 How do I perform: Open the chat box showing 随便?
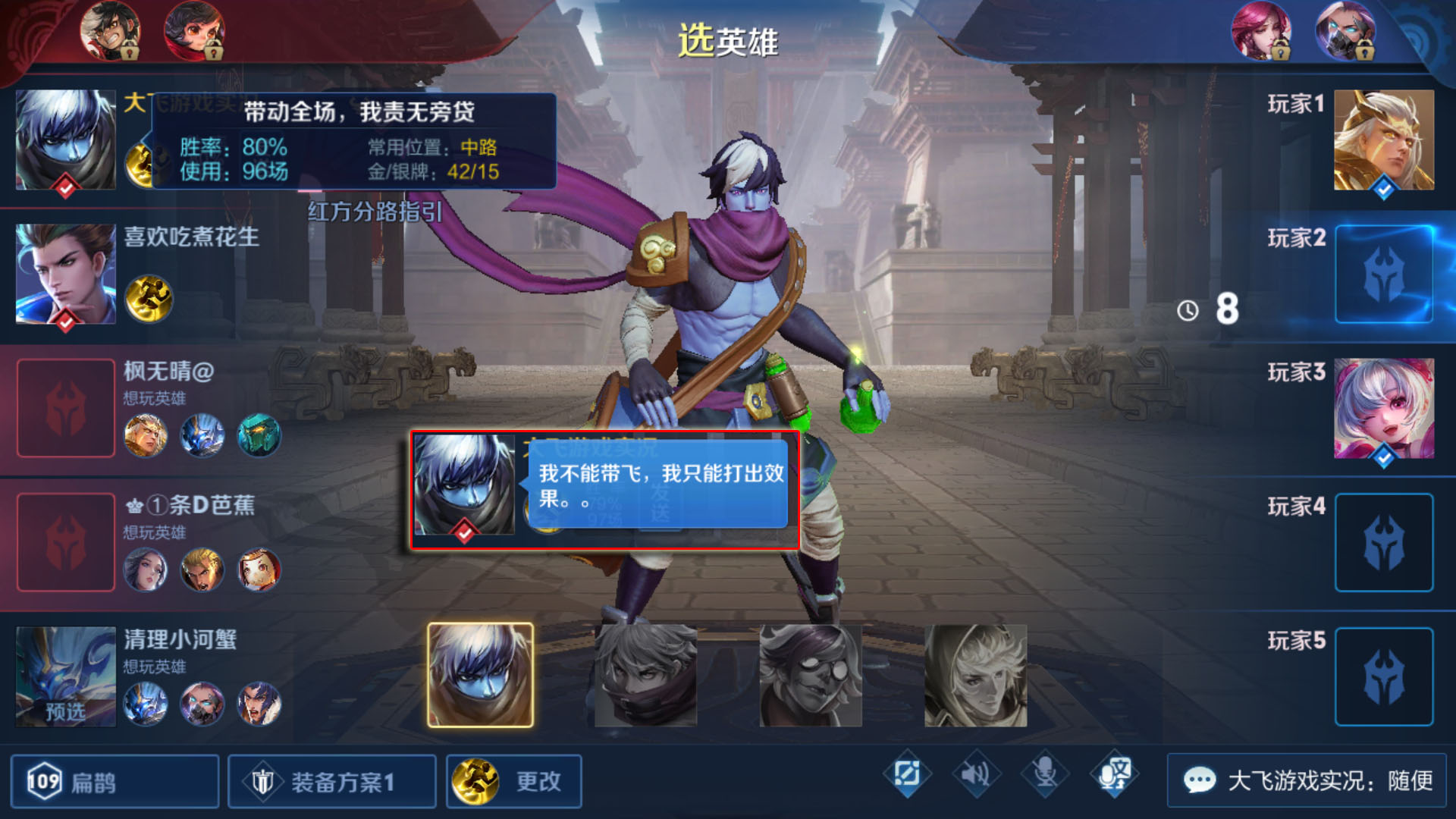coord(1307,780)
